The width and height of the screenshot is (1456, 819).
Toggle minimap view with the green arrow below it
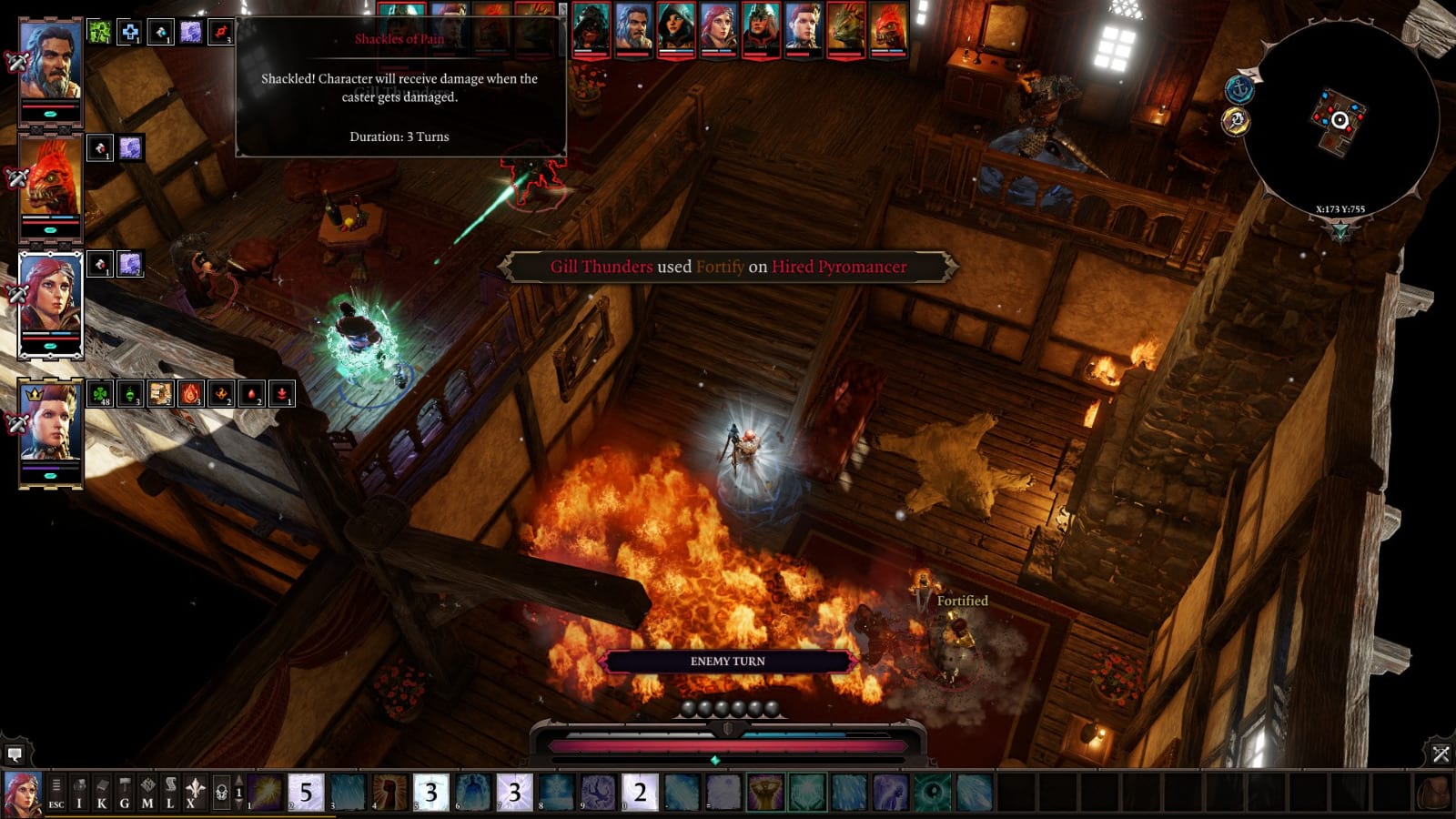[x=1340, y=233]
